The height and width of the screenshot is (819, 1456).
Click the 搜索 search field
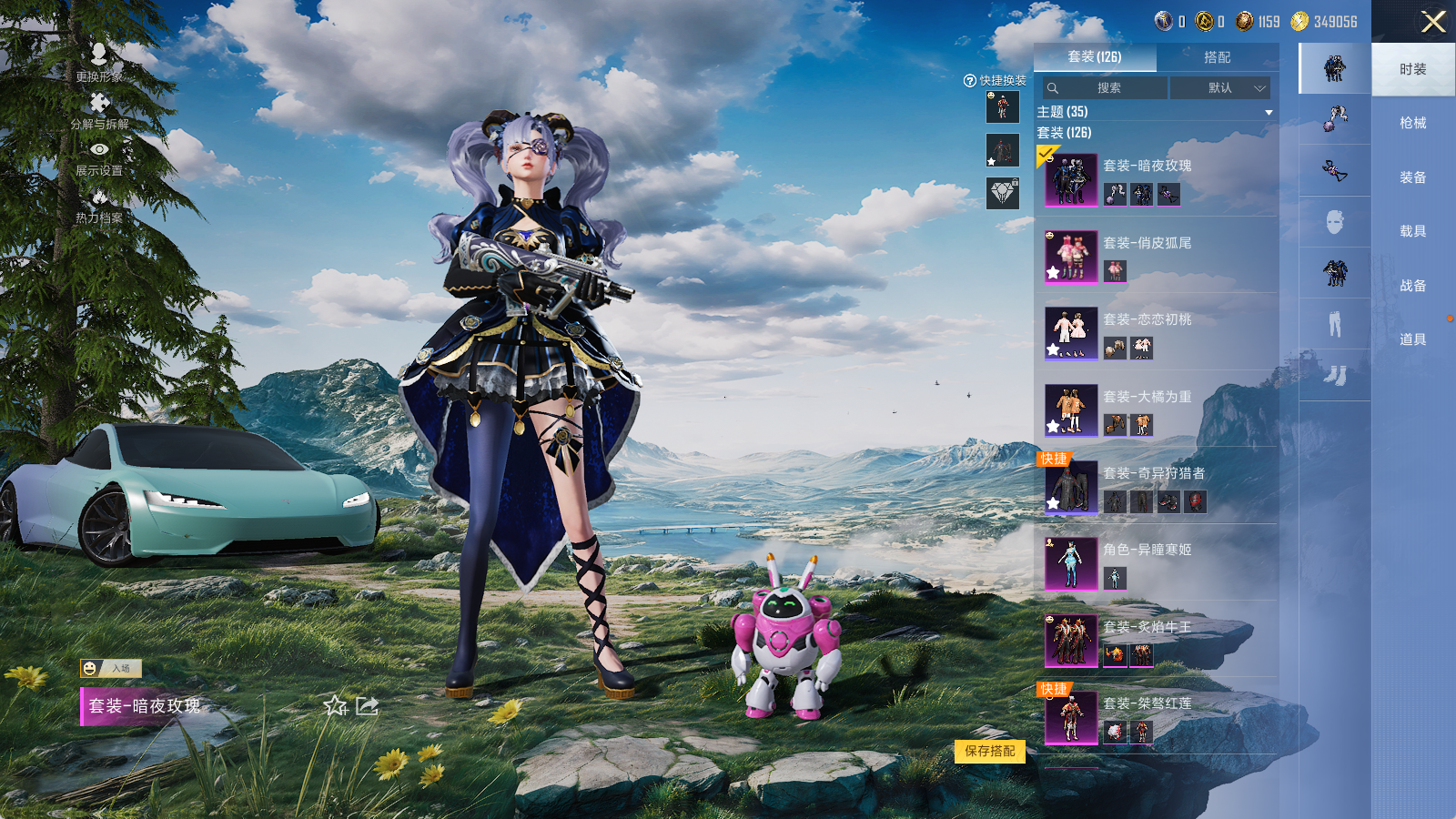pyautogui.click(x=1107, y=88)
